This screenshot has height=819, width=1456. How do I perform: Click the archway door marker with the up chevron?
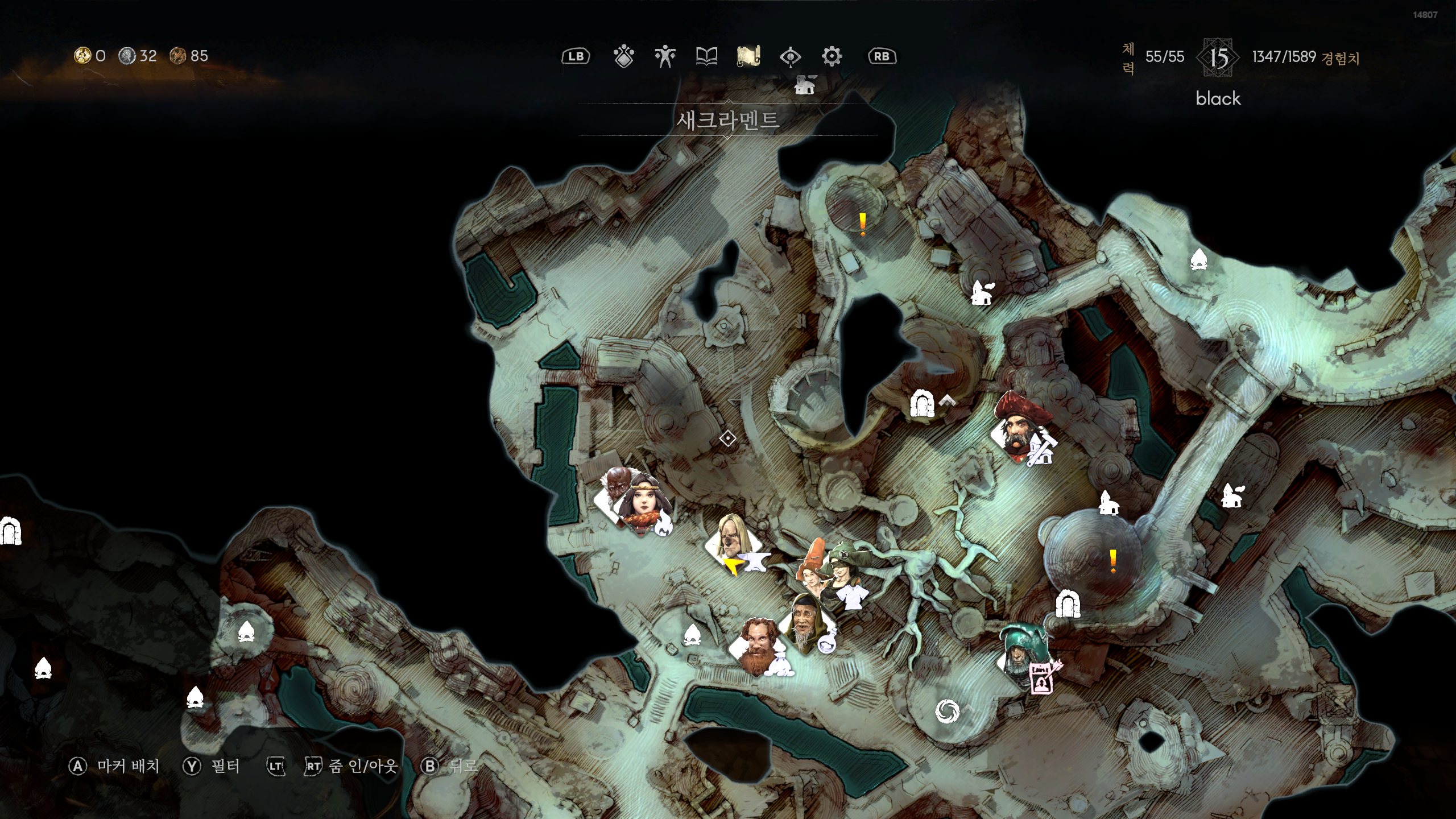pos(921,404)
